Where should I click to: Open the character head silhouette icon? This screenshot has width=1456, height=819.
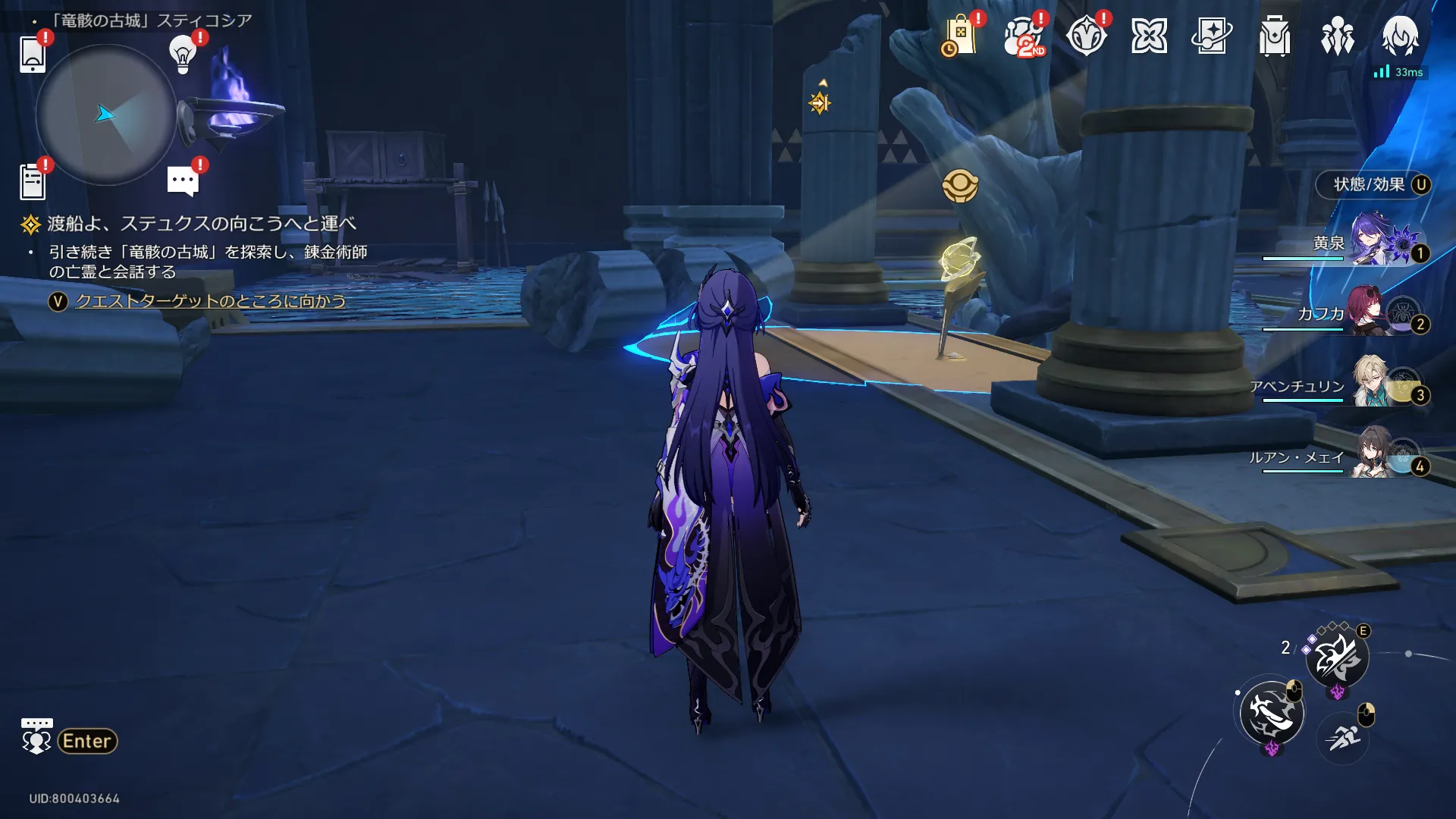pyautogui.click(x=1400, y=36)
